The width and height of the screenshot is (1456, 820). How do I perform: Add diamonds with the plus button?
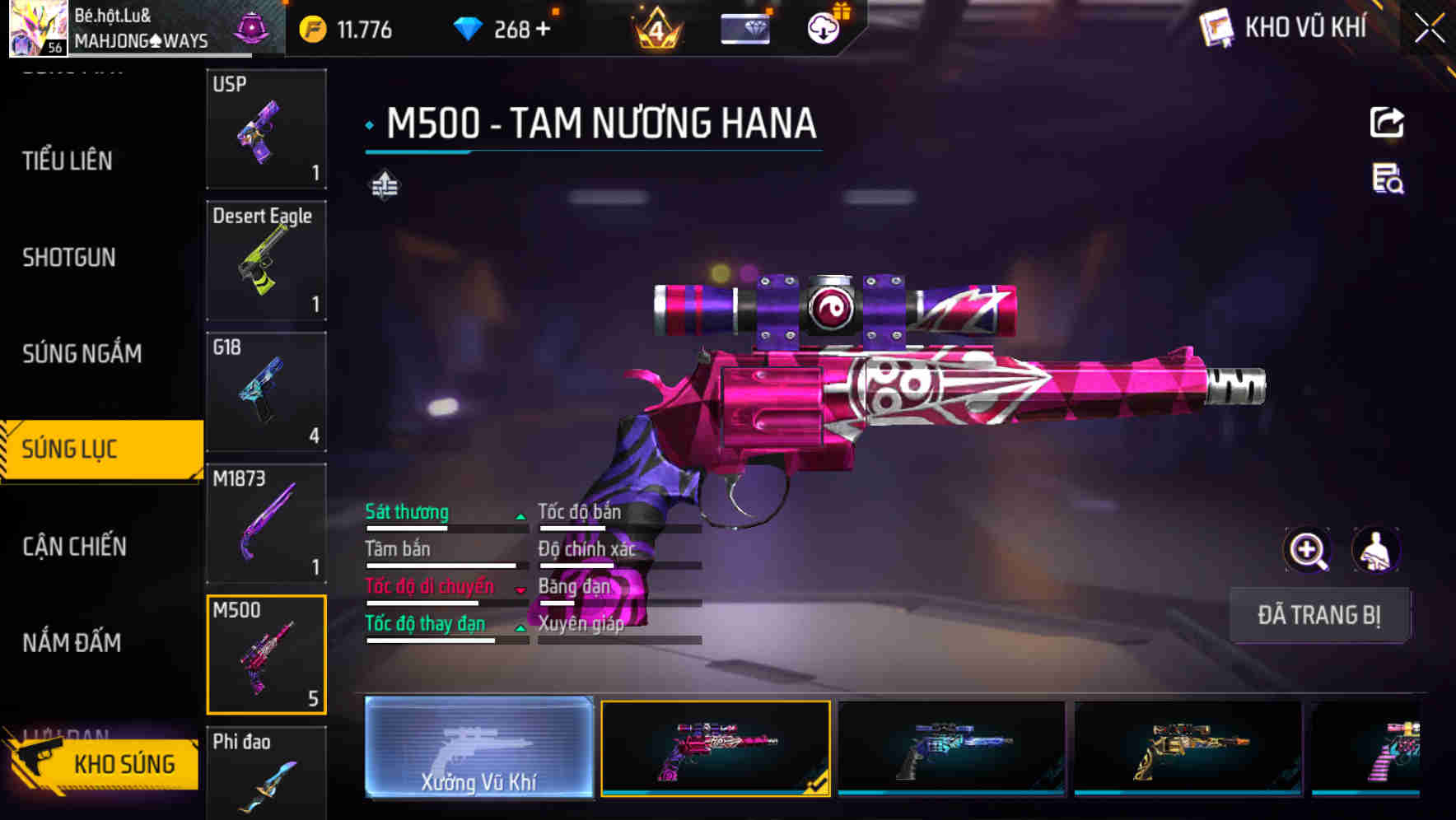pos(543,30)
